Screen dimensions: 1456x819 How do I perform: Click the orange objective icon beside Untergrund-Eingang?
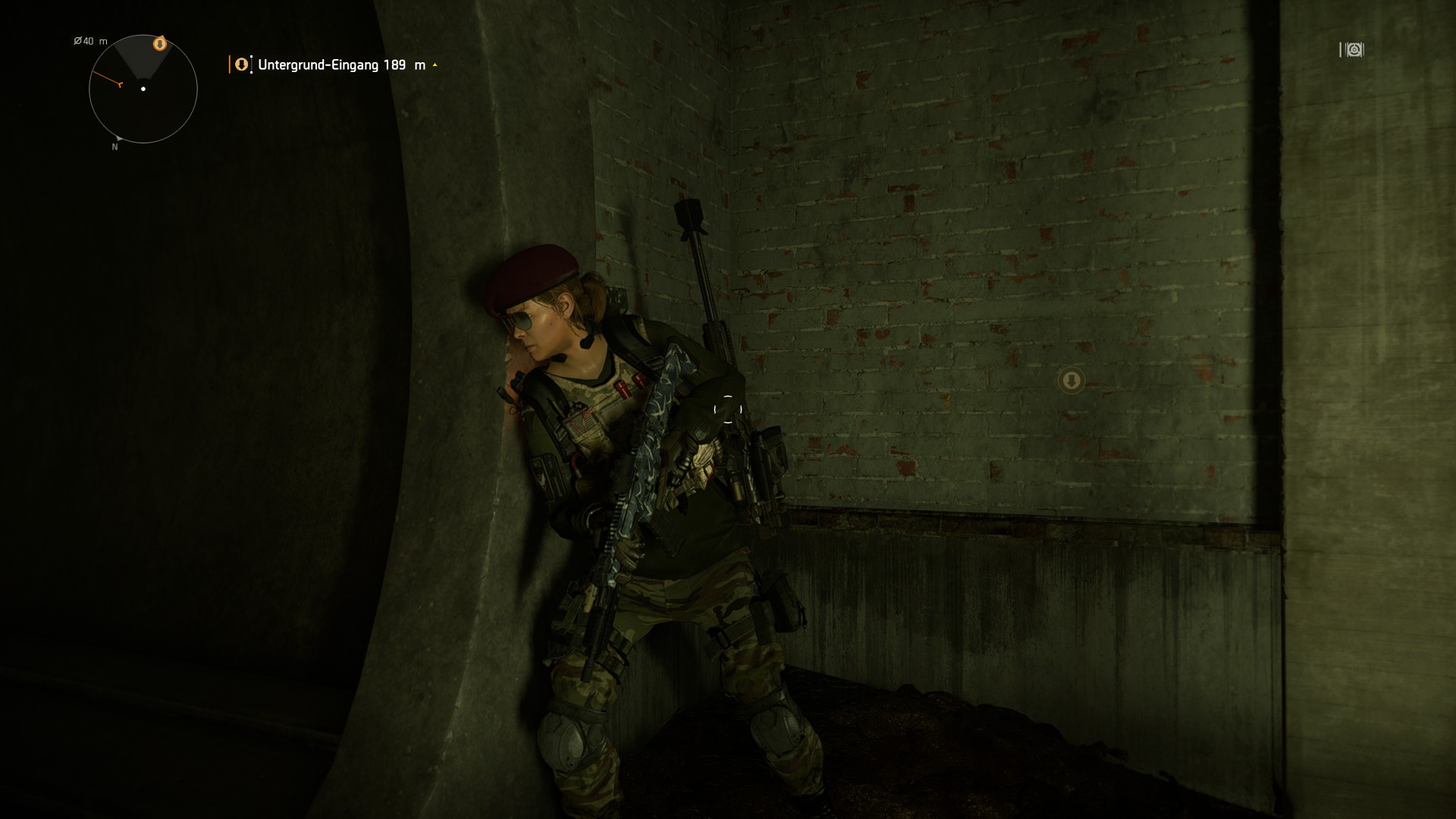tap(241, 64)
